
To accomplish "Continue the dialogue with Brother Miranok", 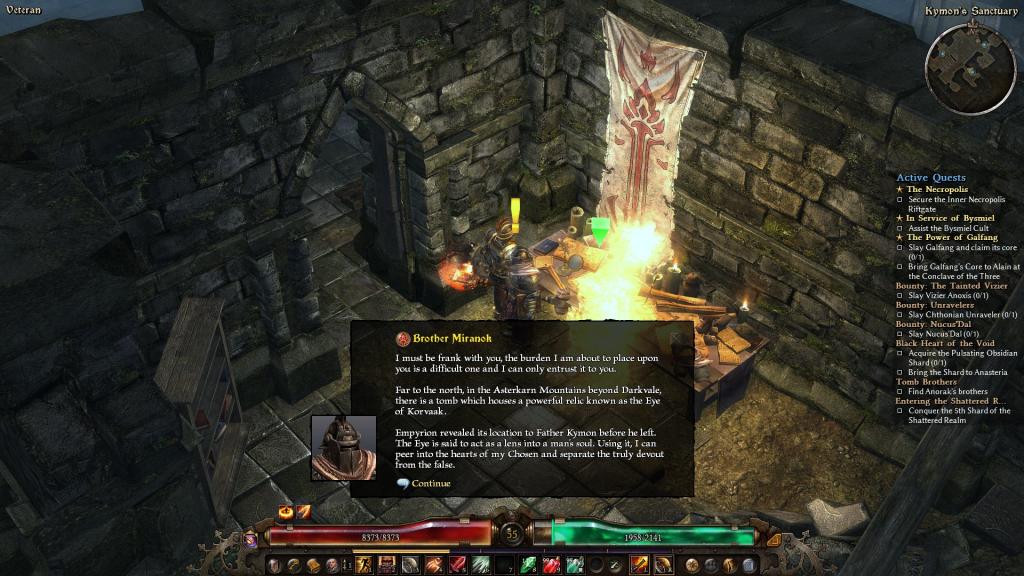I will pos(430,484).
